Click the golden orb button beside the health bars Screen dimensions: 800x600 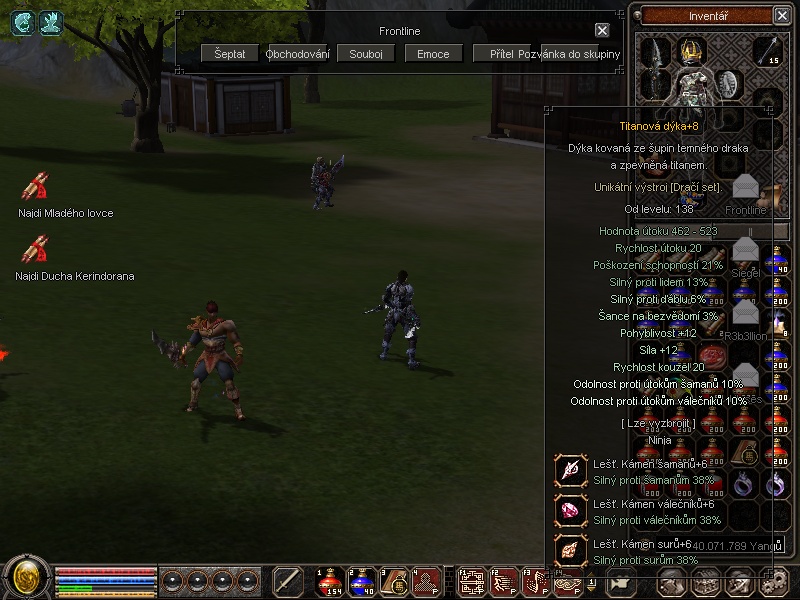point(26,578)
